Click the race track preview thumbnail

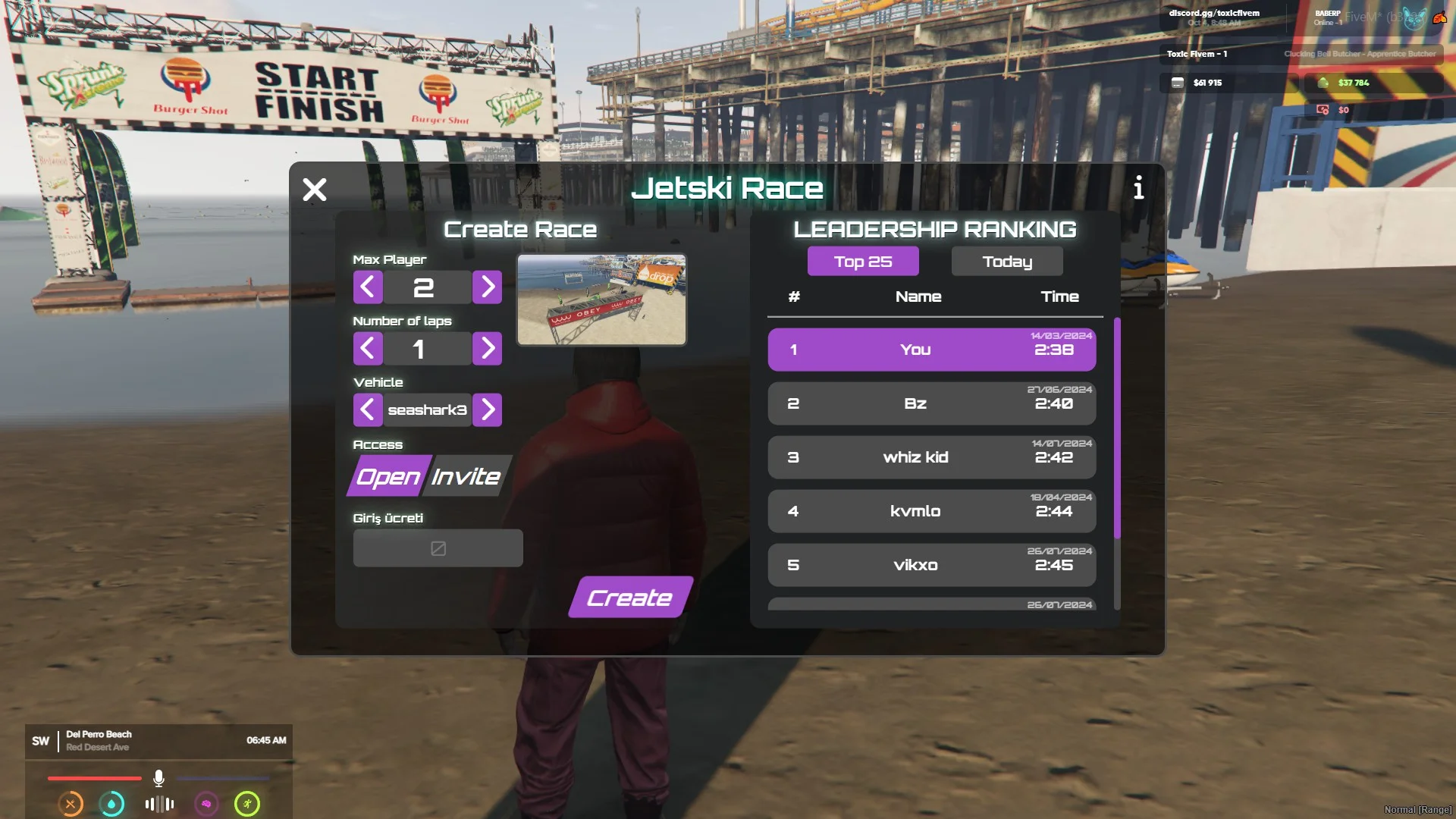601,300
